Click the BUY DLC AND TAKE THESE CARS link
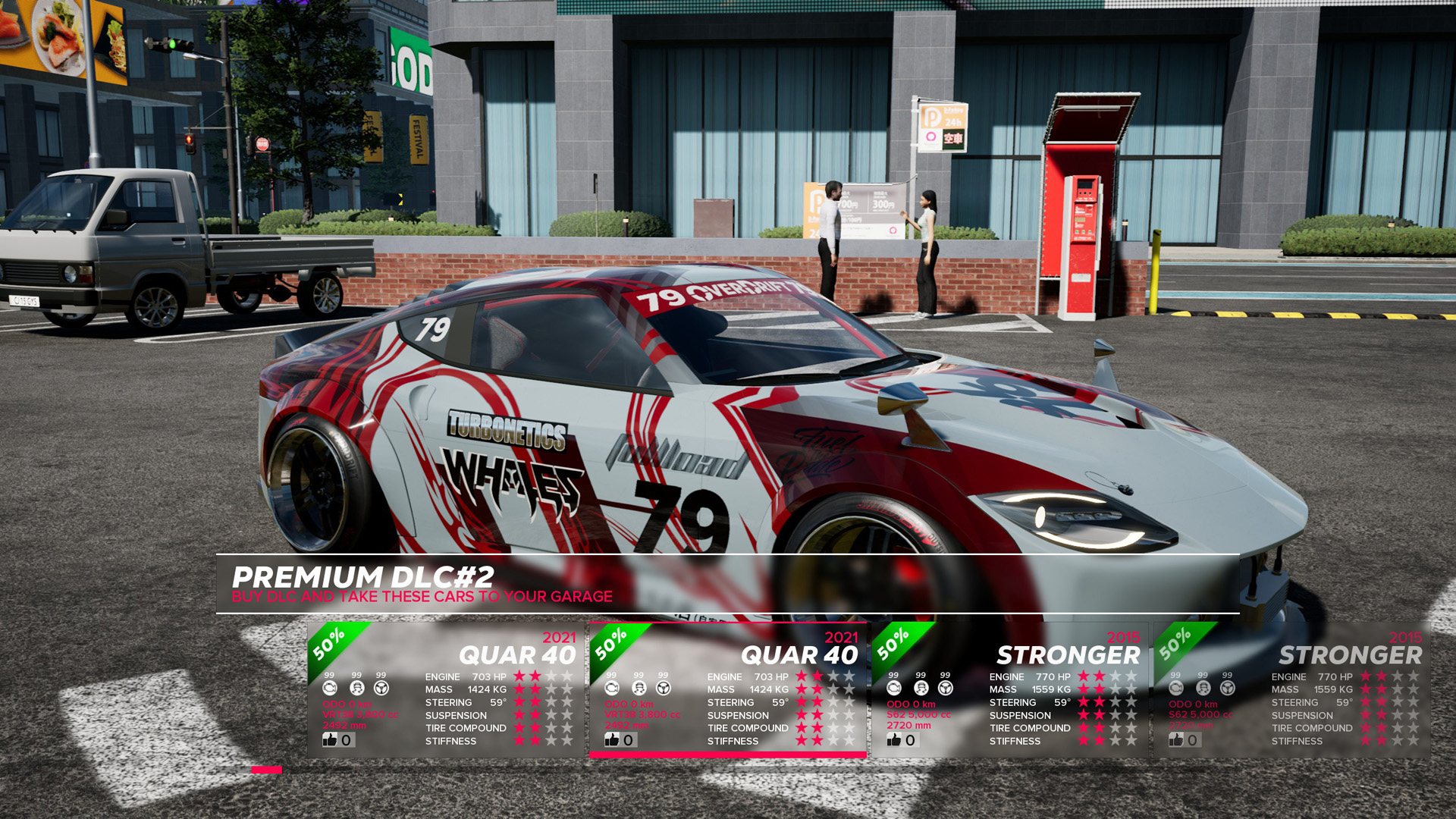1456x819 pixels. pyautogui.click(x=422, y=597)
